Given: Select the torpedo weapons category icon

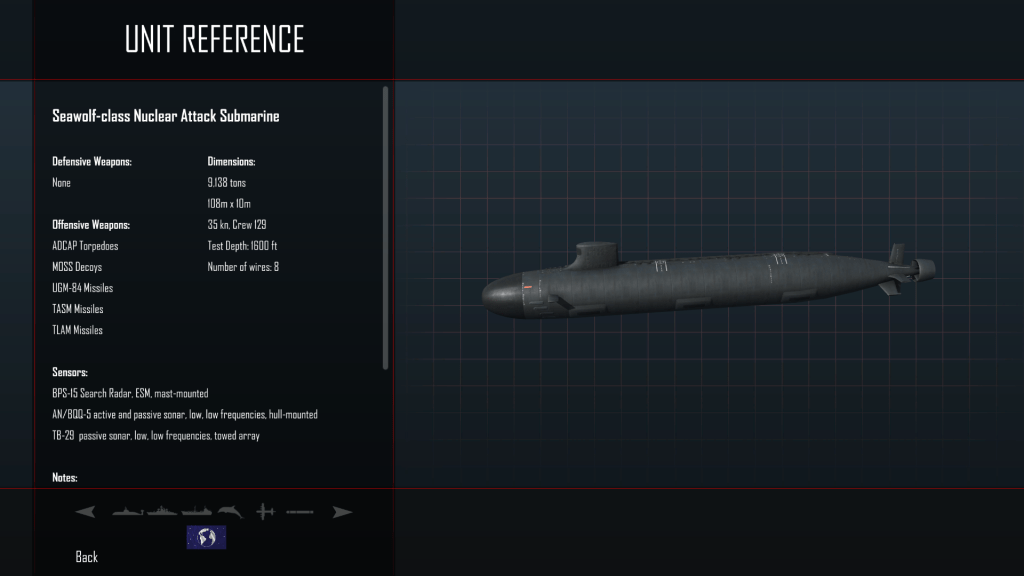Looking at the screenshot, I should [299, 512].
